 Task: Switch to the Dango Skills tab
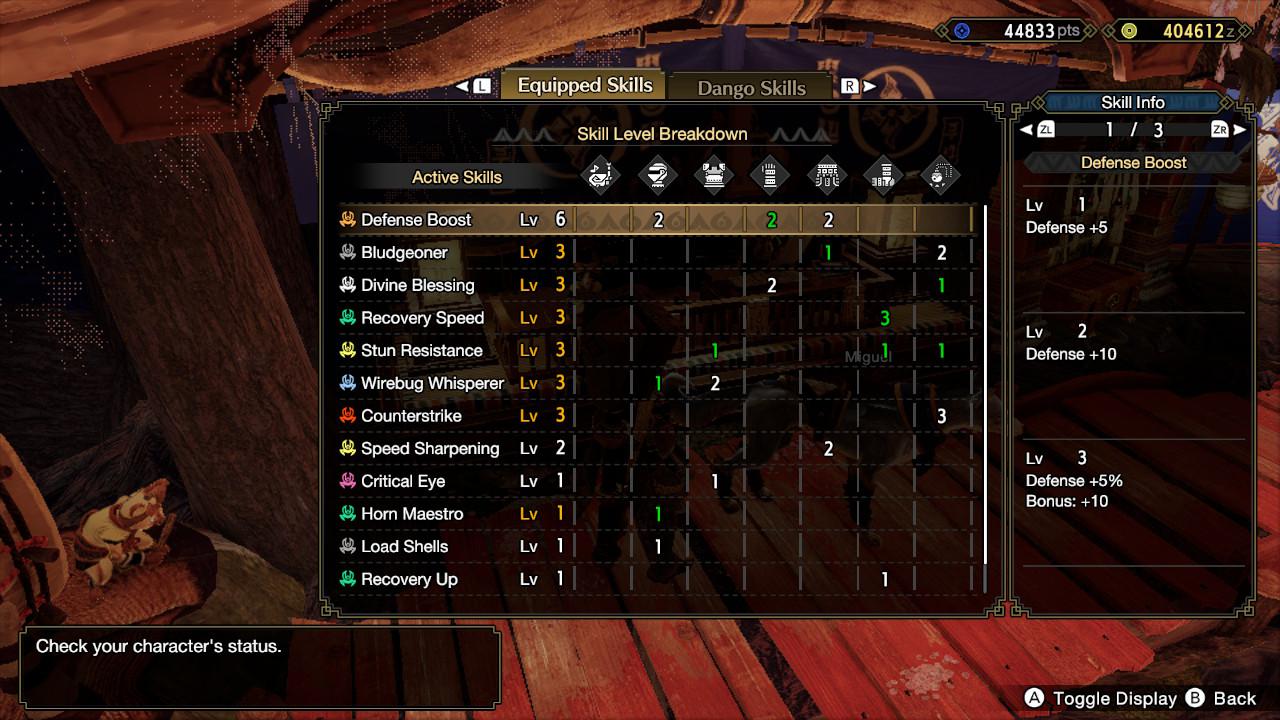click(751, 88)
